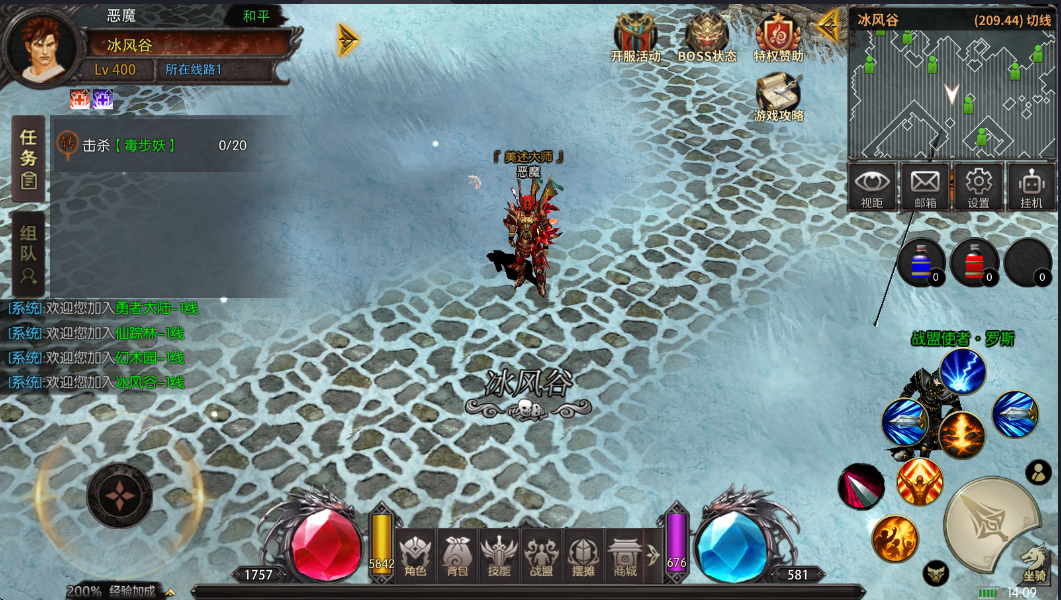Open the 商城 shop

click(625, 555)
